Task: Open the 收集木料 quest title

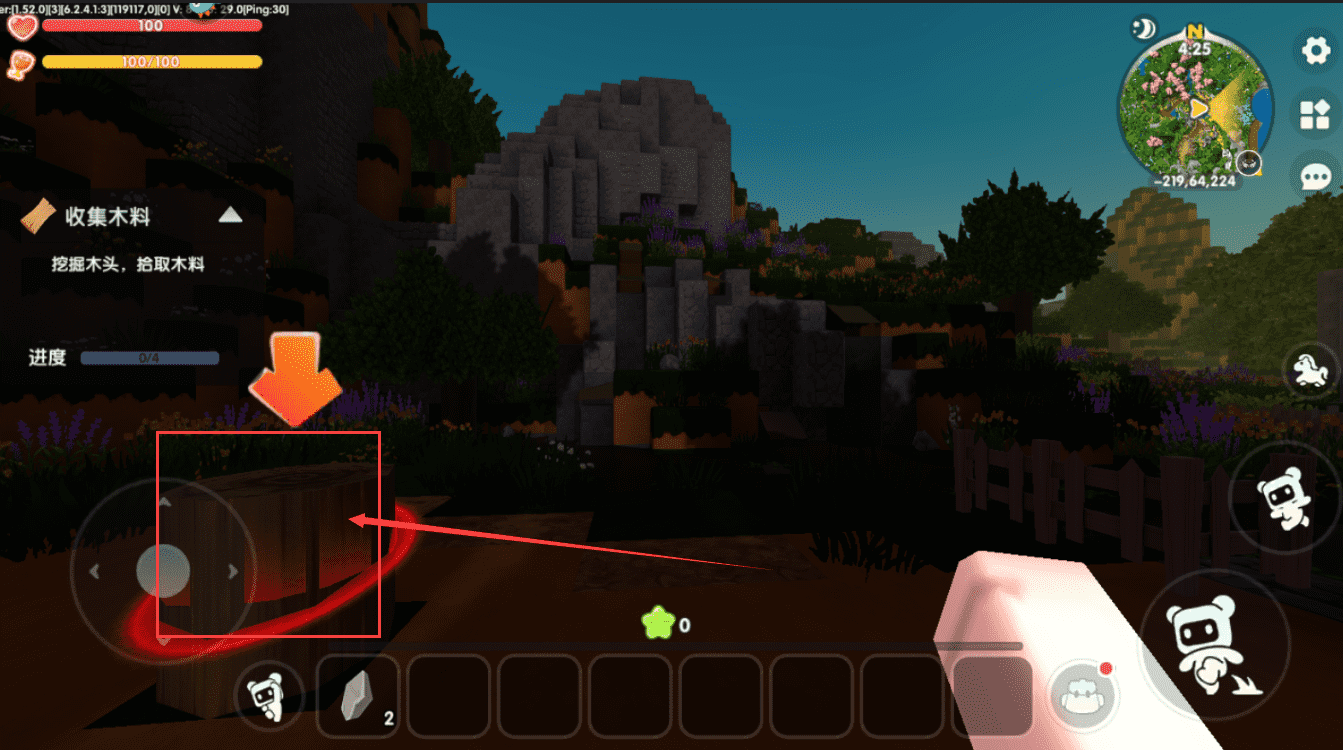Action: tap(107, 216)
